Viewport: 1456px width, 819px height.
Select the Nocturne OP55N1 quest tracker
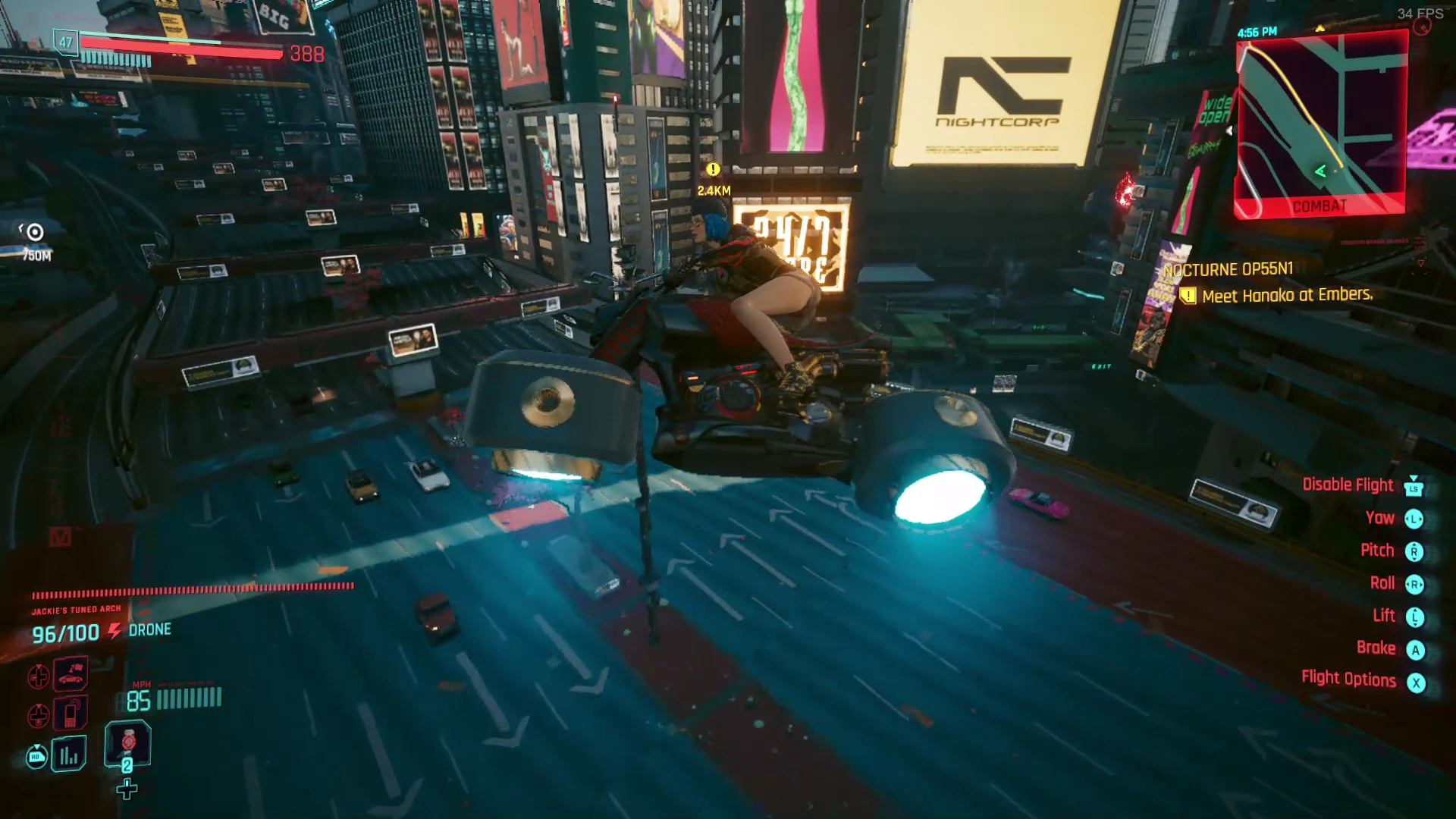coord(1228,270)
